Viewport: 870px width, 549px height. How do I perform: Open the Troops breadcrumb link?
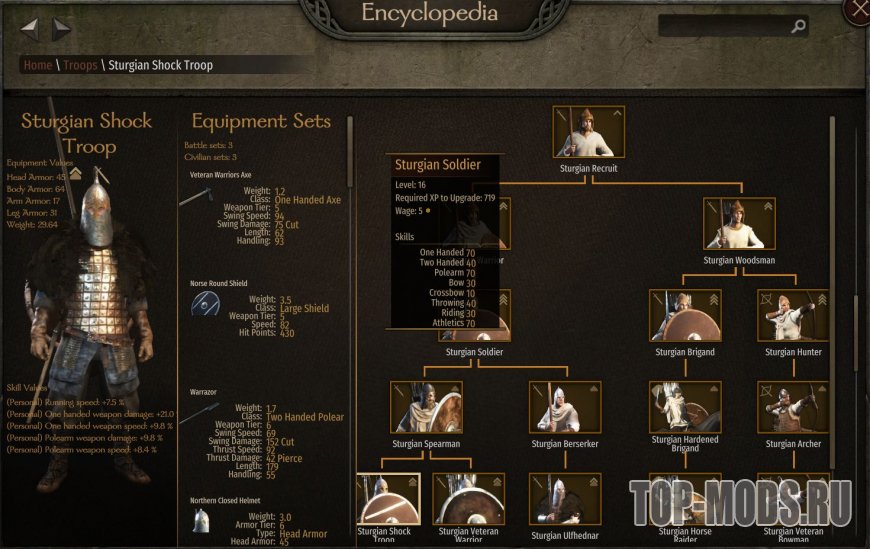click(80, 65)
